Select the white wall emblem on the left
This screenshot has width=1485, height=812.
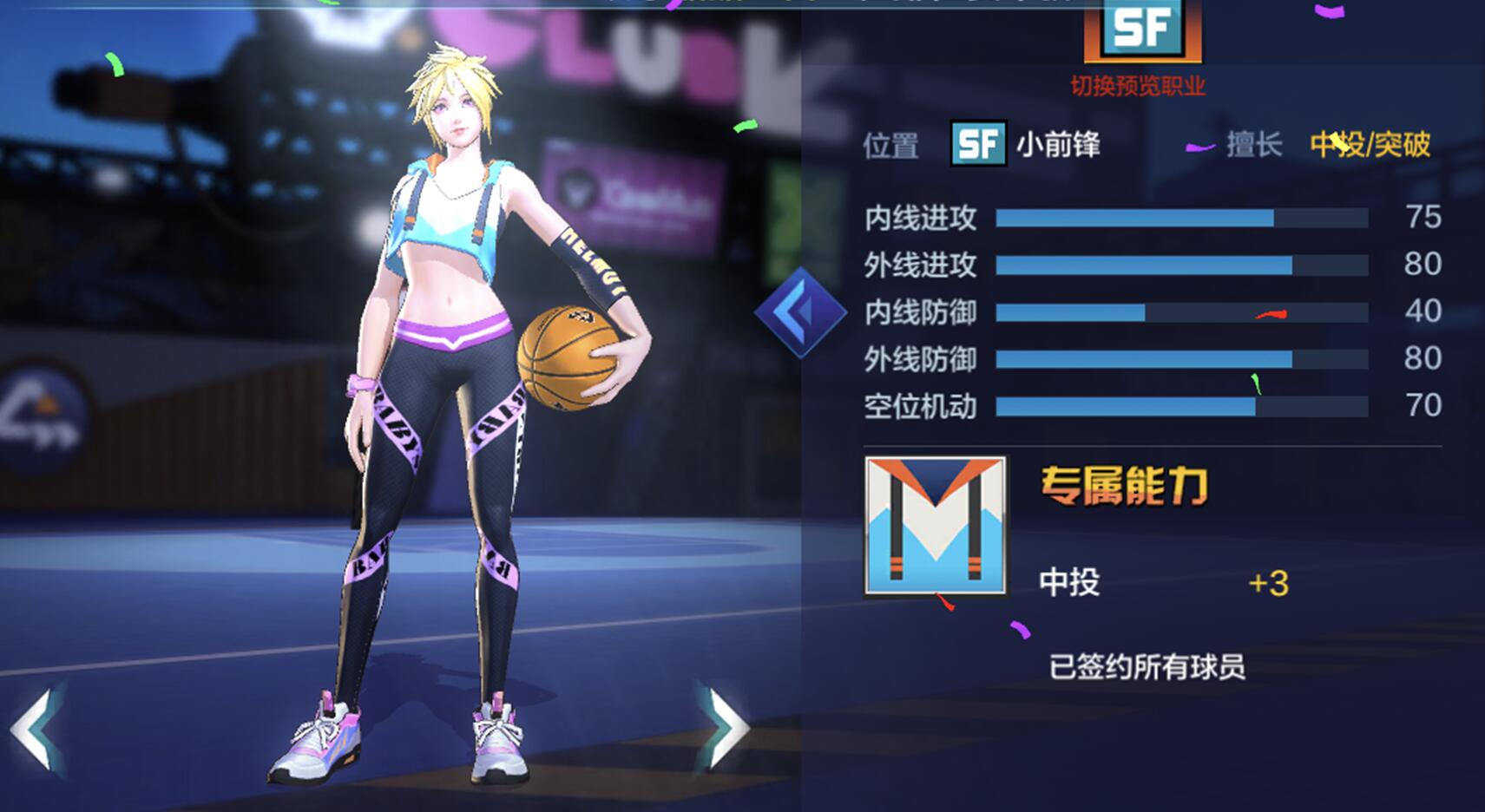pyautogui.click(x=39, y=408)
